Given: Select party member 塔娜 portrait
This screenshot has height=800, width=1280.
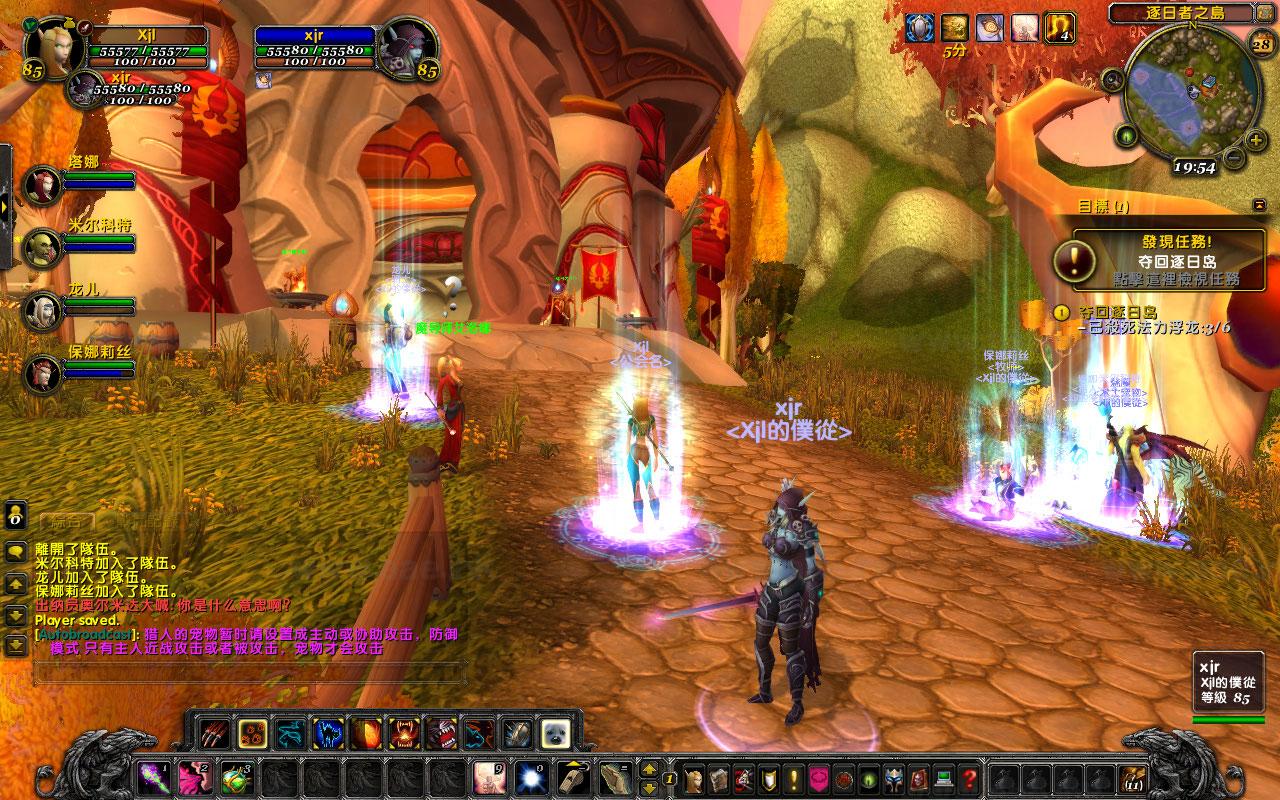Looking at the screenshot, I should tap(42, 185).
